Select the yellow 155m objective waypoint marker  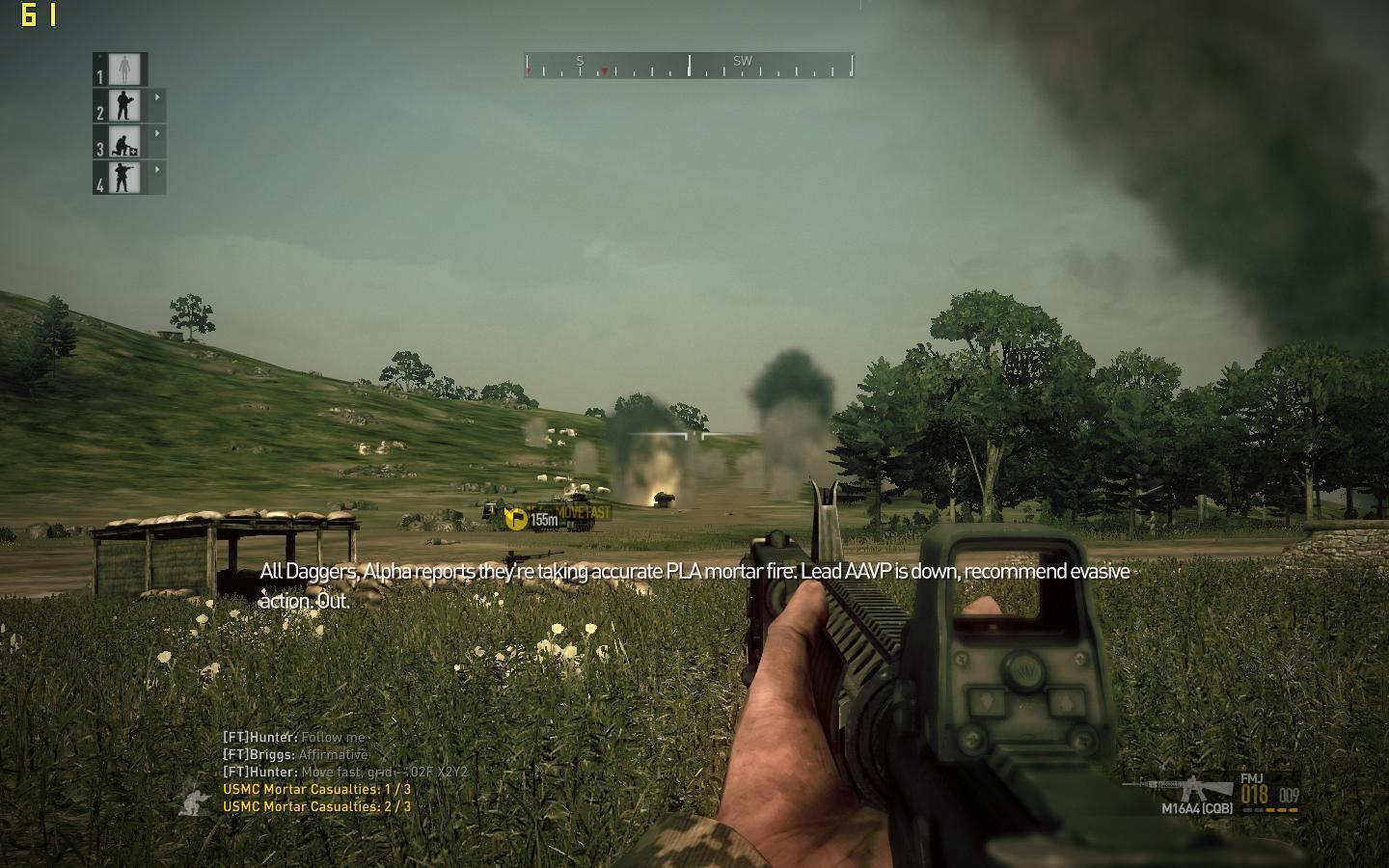[517, 519]
